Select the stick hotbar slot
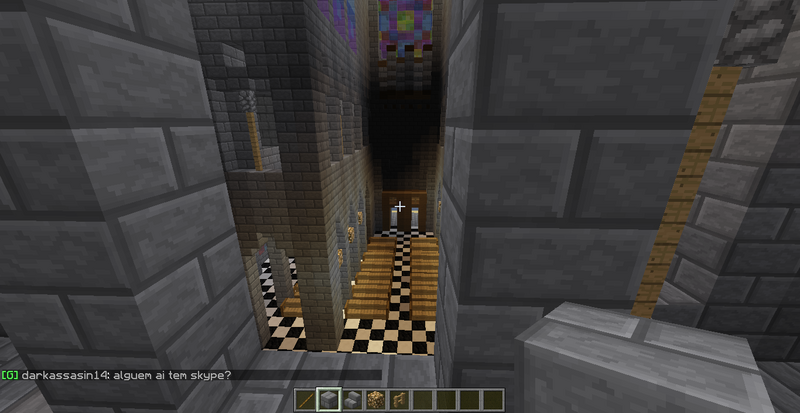Screen dimensions: 800x413 [306, 400]
